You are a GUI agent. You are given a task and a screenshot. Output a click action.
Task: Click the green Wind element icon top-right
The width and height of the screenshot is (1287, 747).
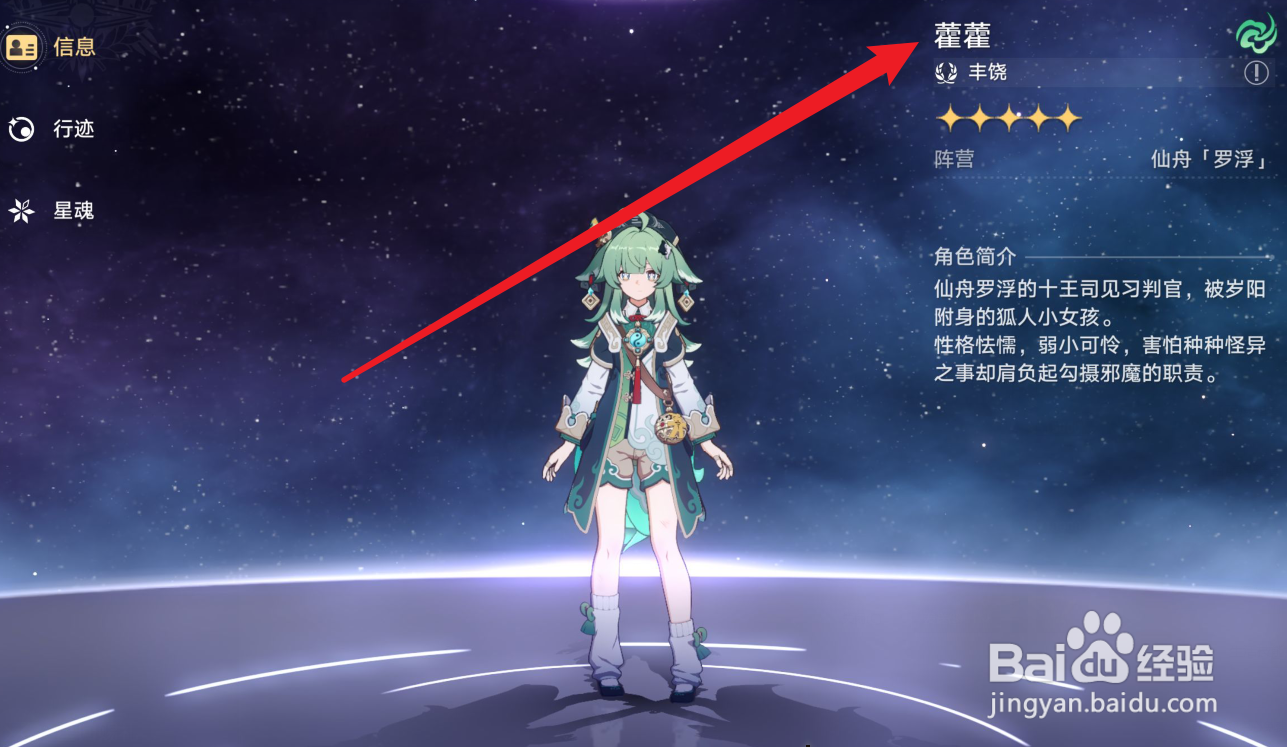pyautogui.click(x=1255, y=32)
